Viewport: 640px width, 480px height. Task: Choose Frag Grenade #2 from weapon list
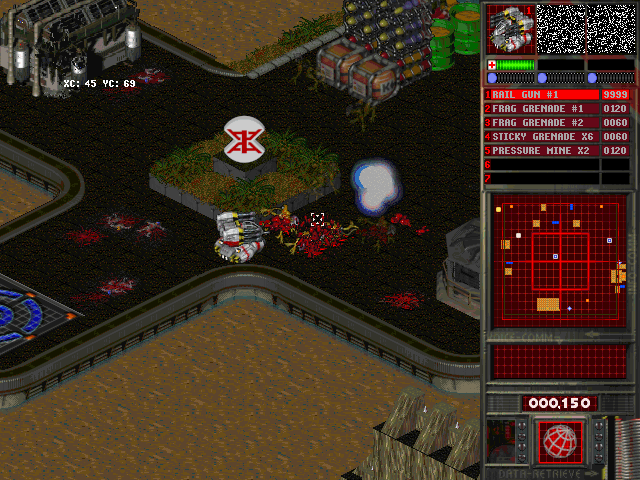pyautogui.click(x=542, y=122)
